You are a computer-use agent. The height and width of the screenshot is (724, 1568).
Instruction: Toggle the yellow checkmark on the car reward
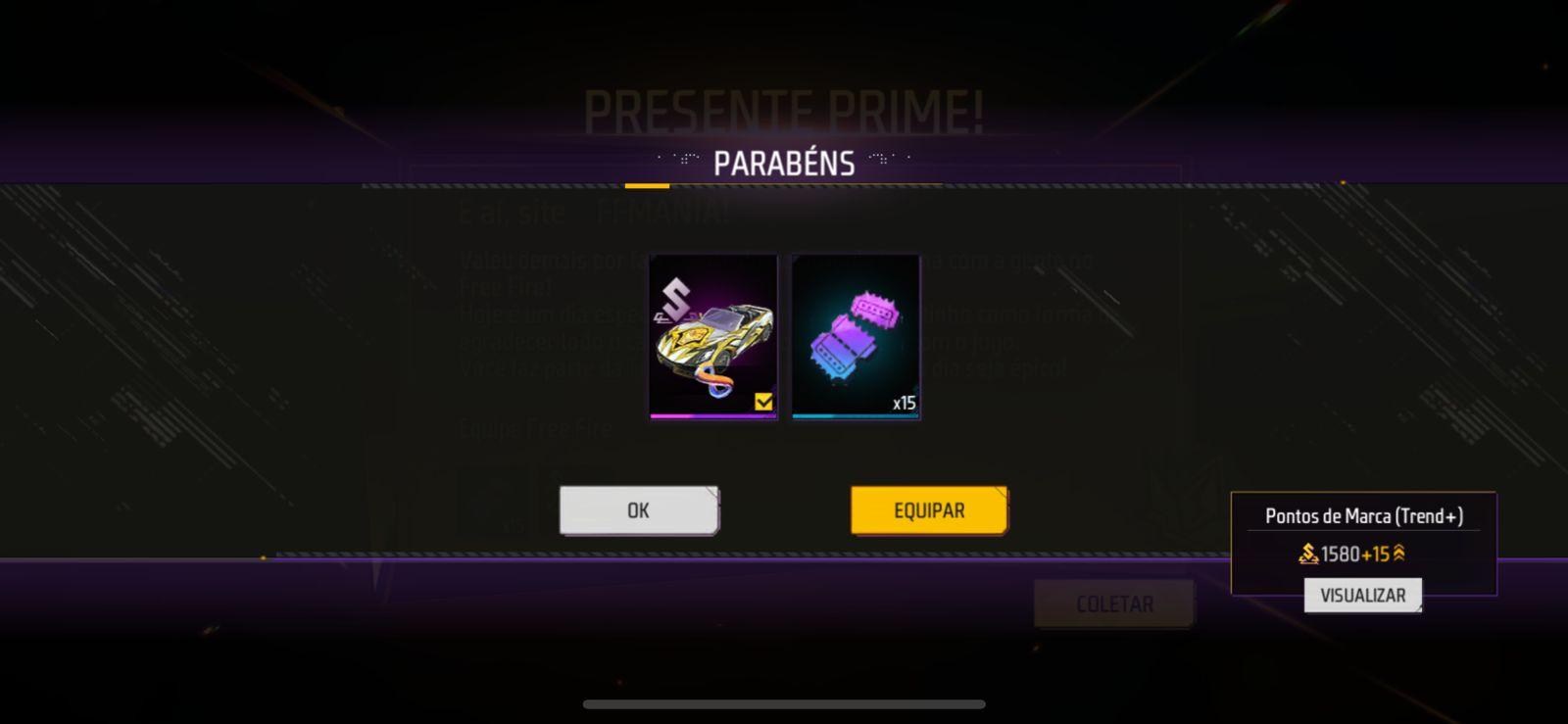tap(763, 399)
